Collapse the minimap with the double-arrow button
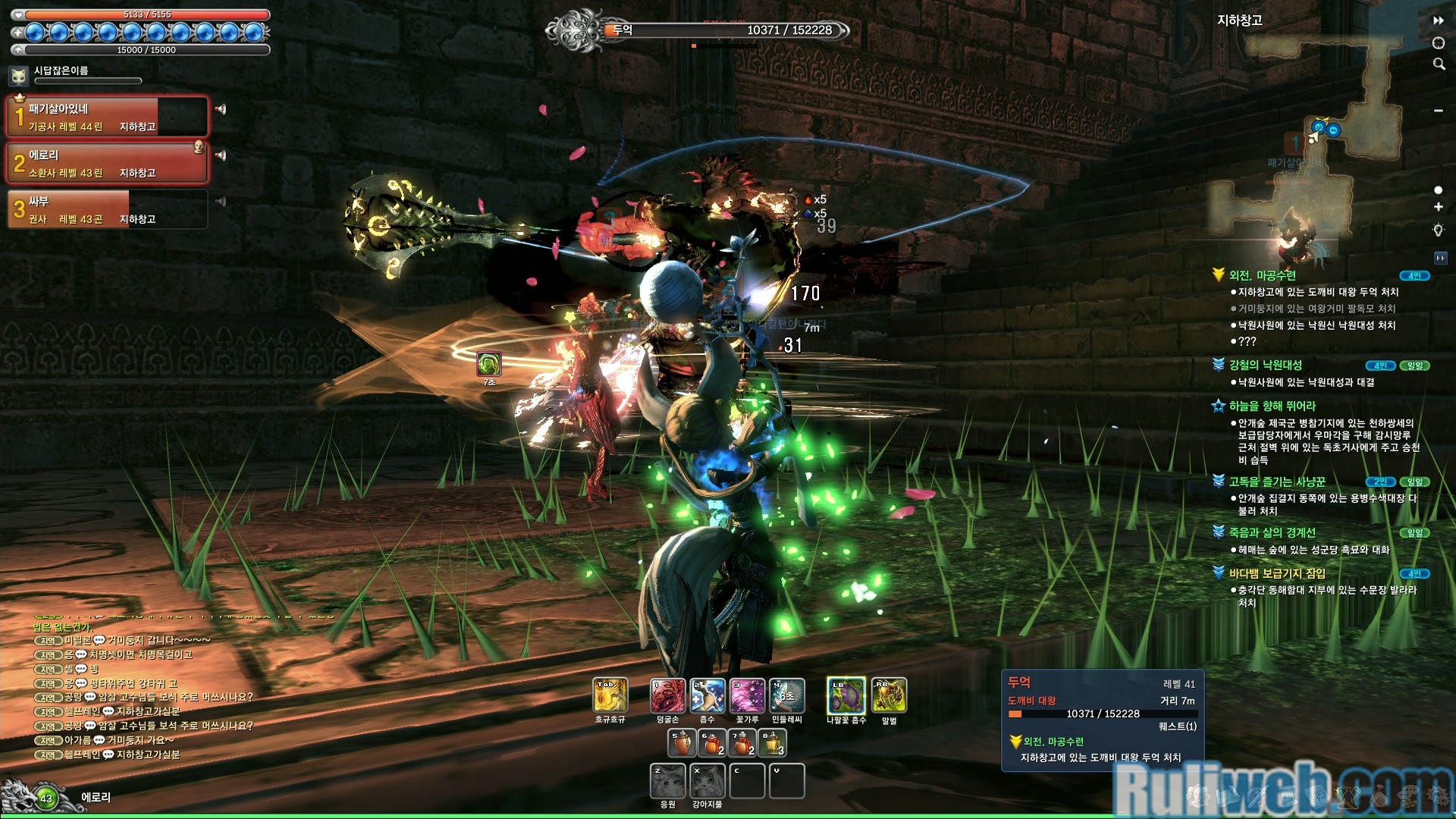 (1438, 21)
